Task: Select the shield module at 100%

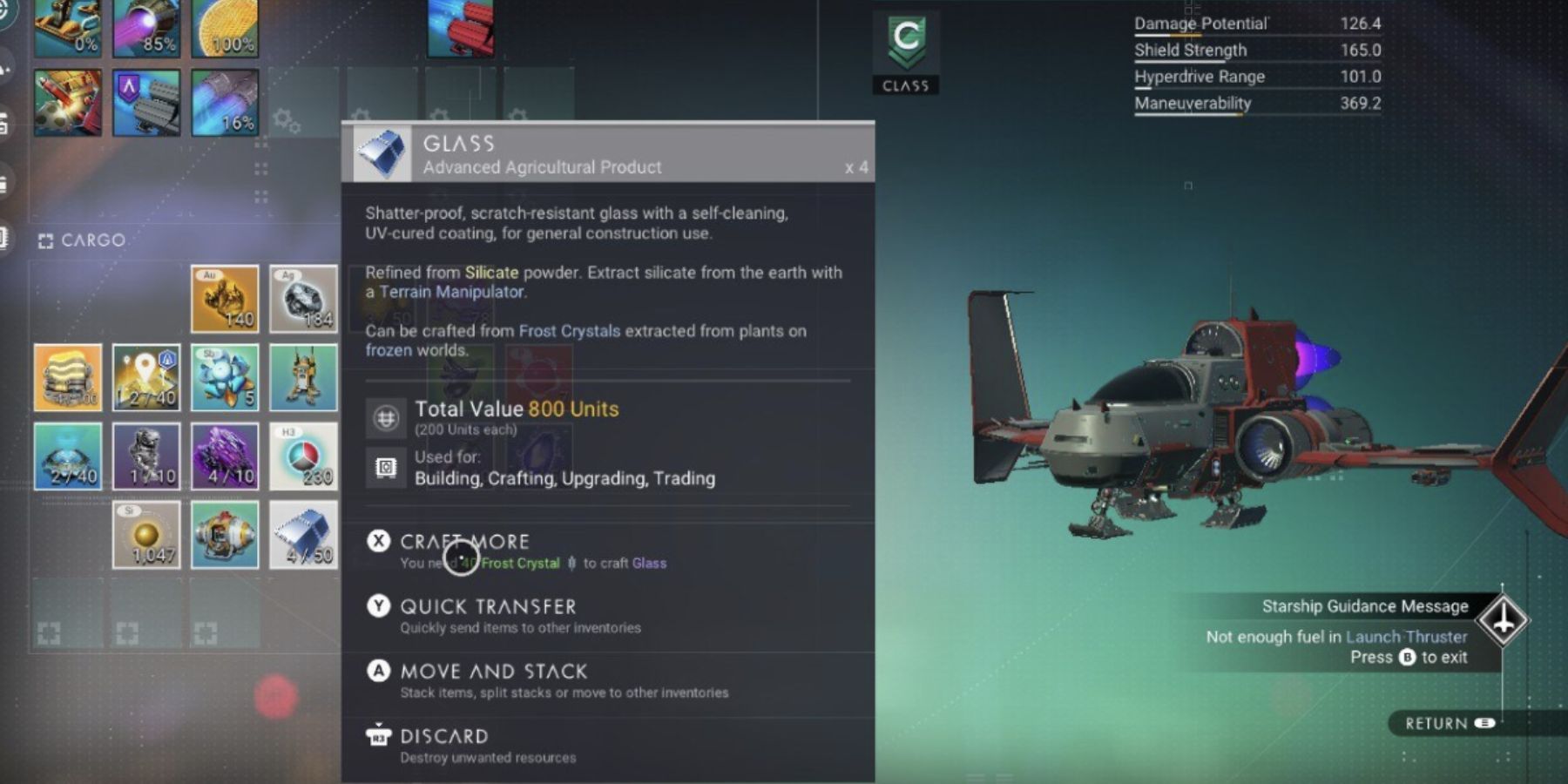Action: point(225,22)
